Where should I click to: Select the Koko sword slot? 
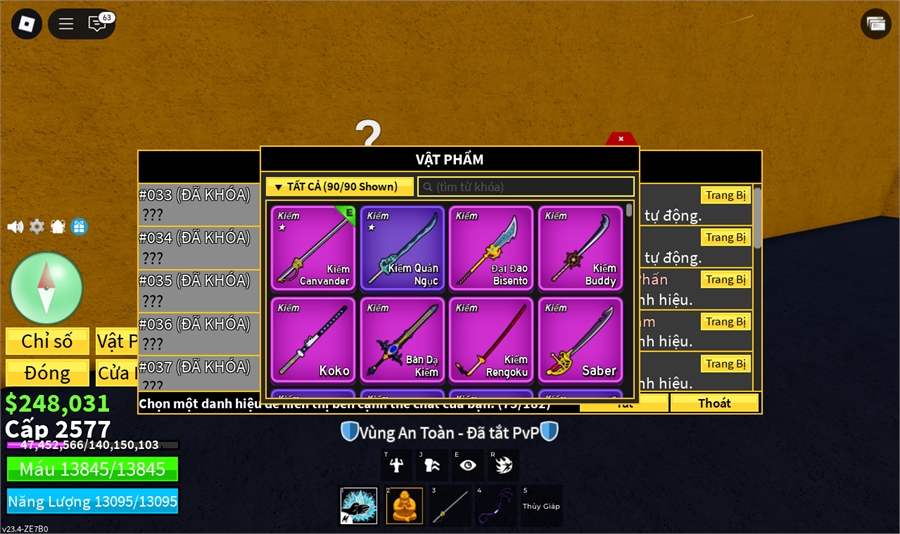[x=312, y=339]
